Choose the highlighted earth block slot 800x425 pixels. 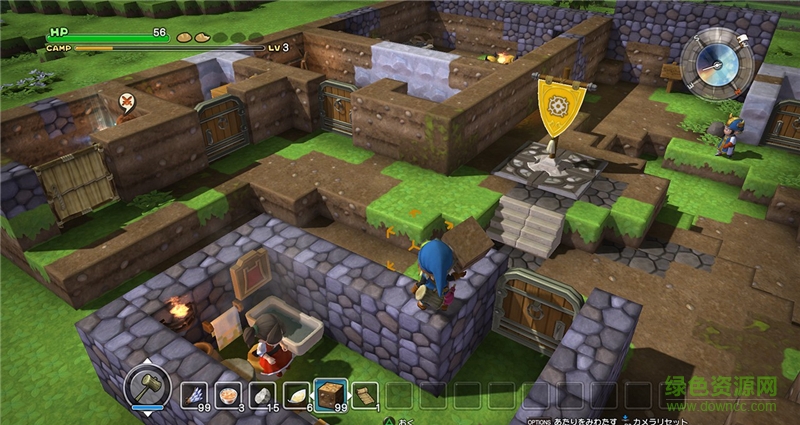tap(330, 393)
